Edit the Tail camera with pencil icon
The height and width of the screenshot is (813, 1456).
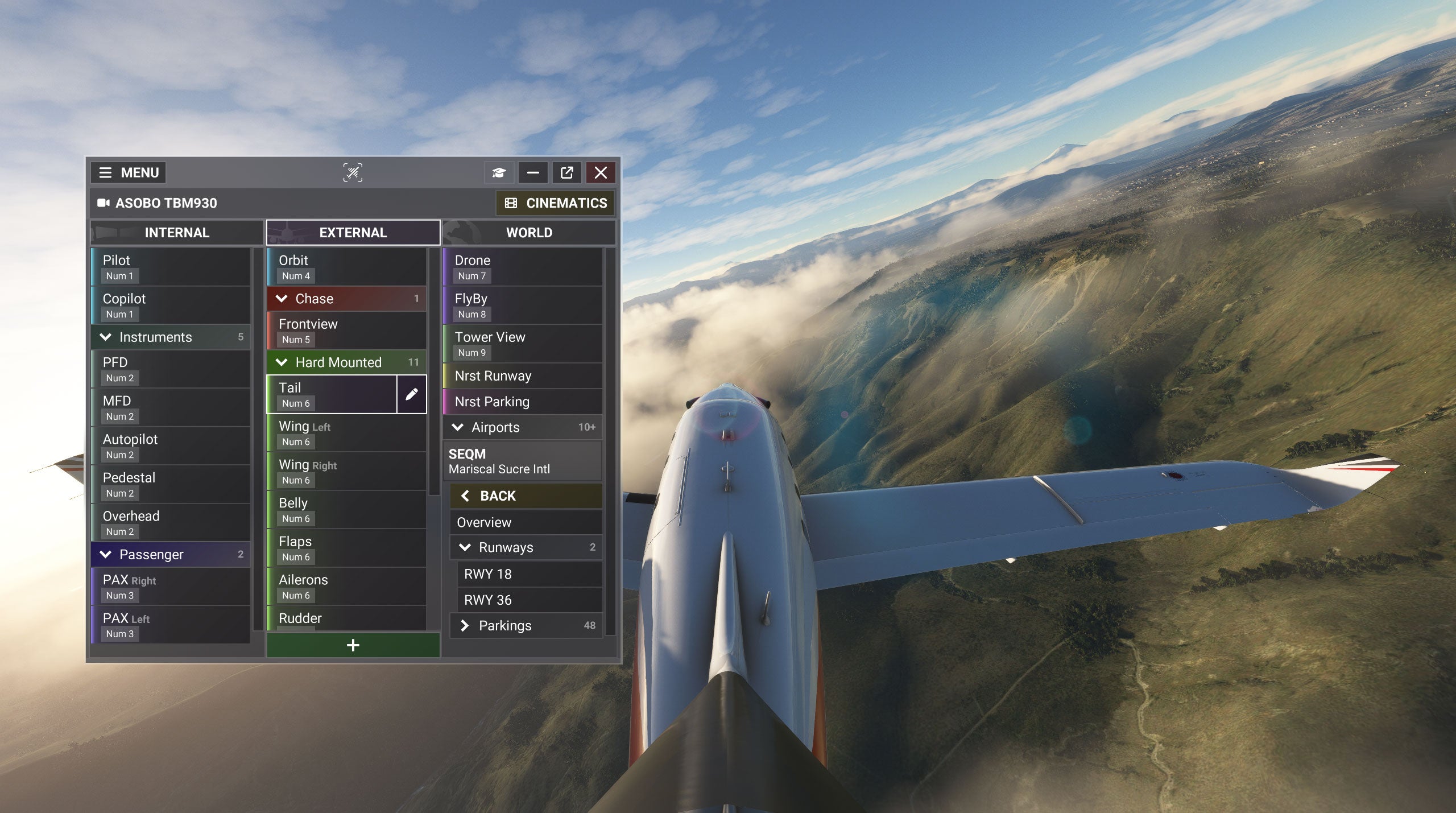(x=411, y=394)
